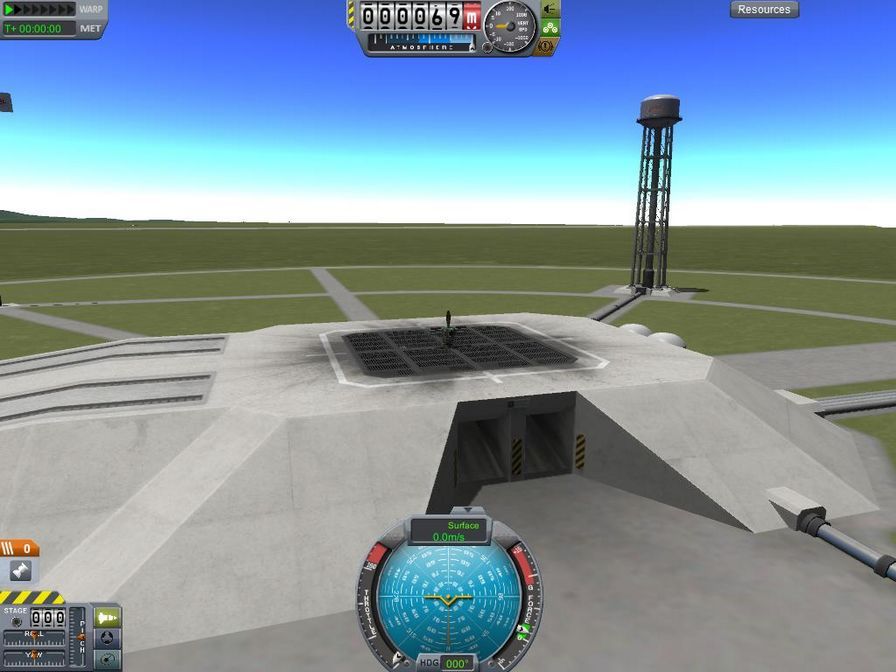The image size is (896, 672).
Task: Switch to the docking mode icon
Action: coord(108,639)
